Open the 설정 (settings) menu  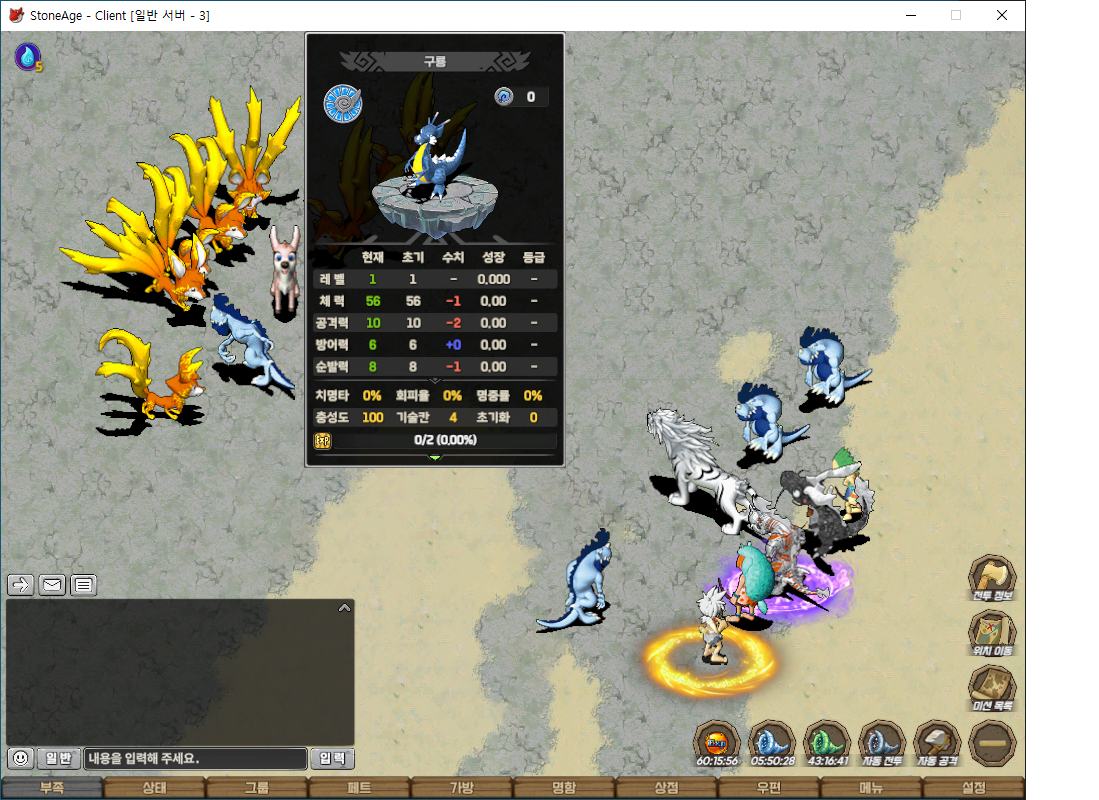(x=973, y=788)
